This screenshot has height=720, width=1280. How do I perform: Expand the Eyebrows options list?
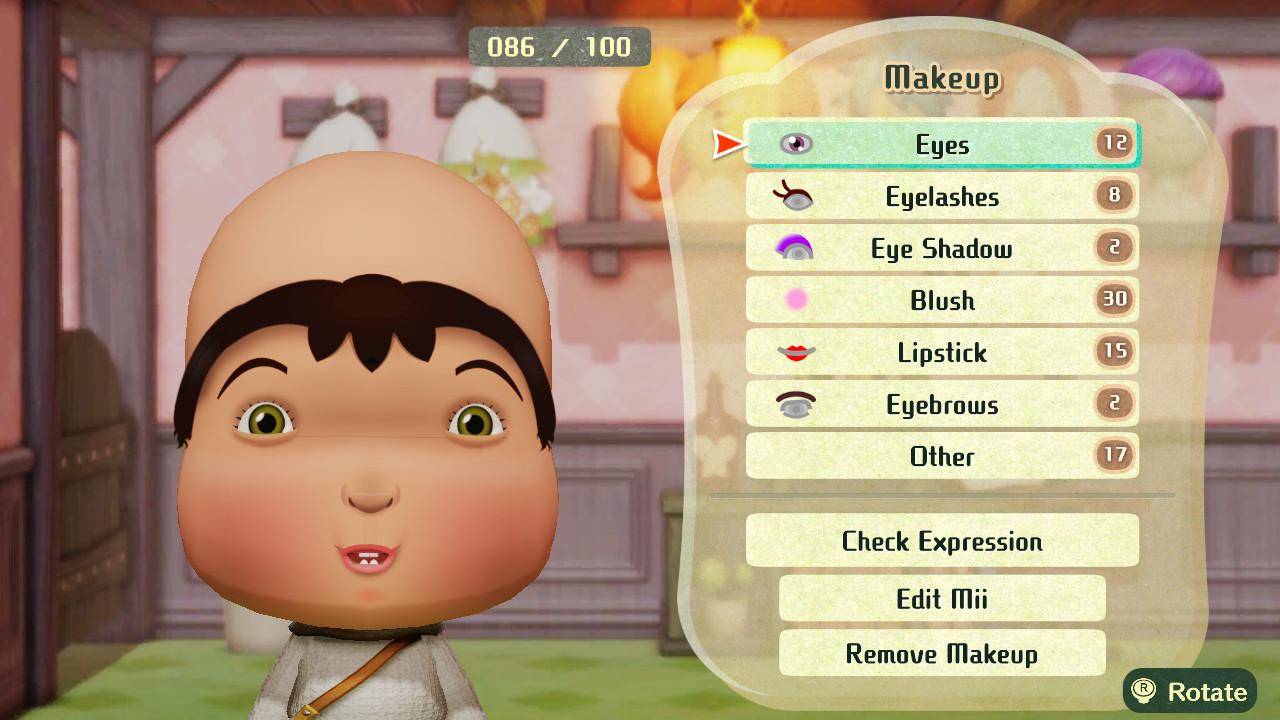940,405
